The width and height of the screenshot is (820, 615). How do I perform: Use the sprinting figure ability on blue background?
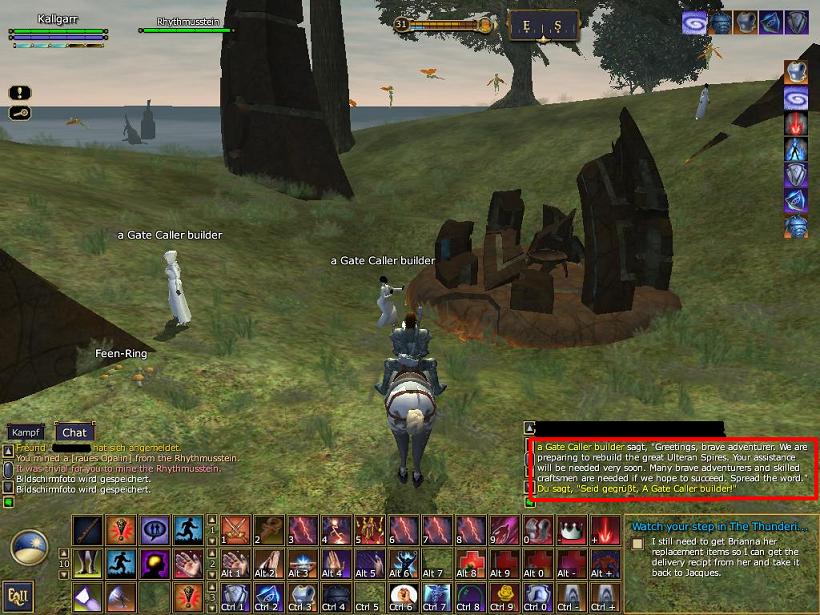coord(188,531)
